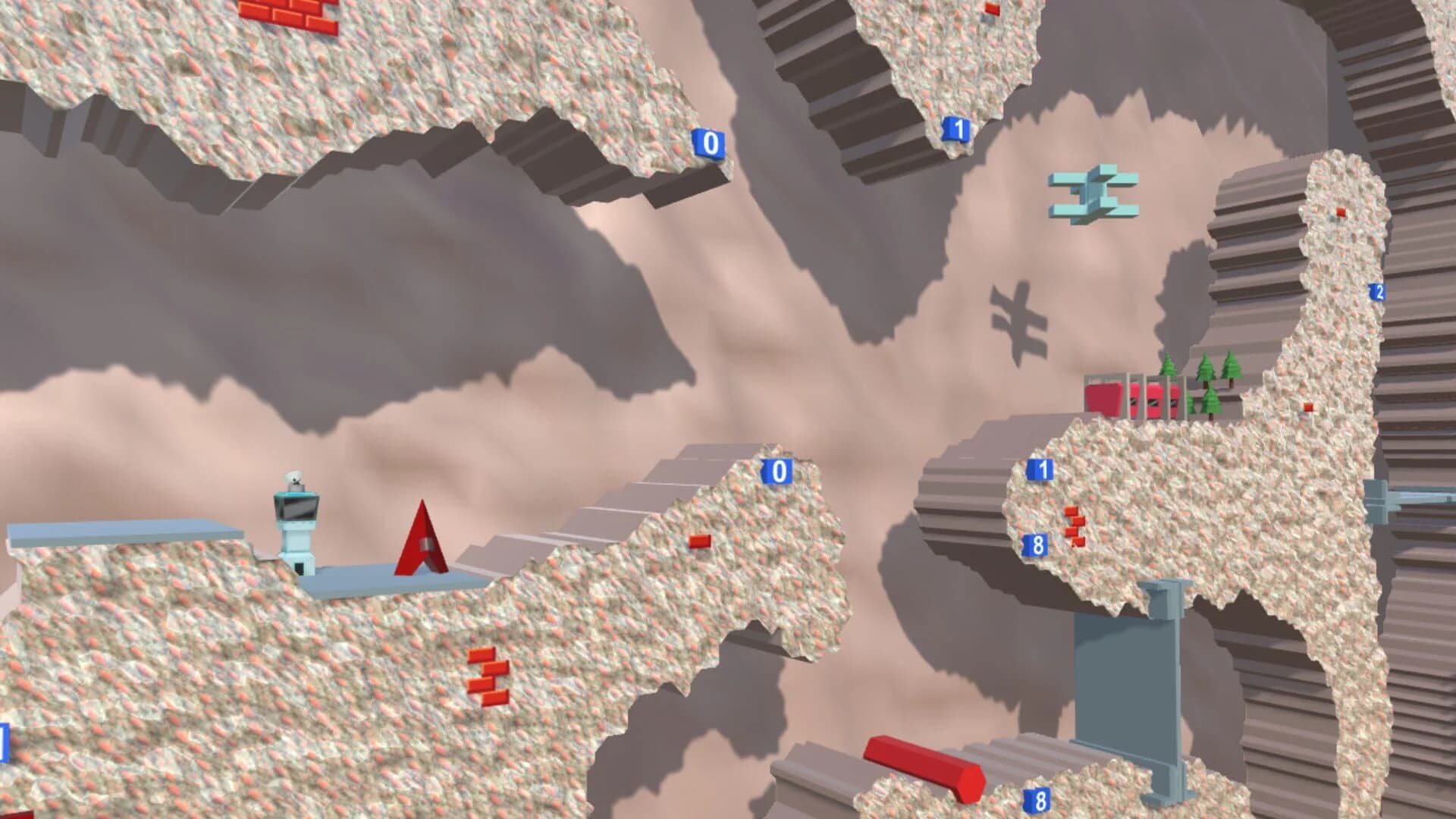Click the airport control tower radar dish
Screen dimensions: 1456x819
(294, 478)
